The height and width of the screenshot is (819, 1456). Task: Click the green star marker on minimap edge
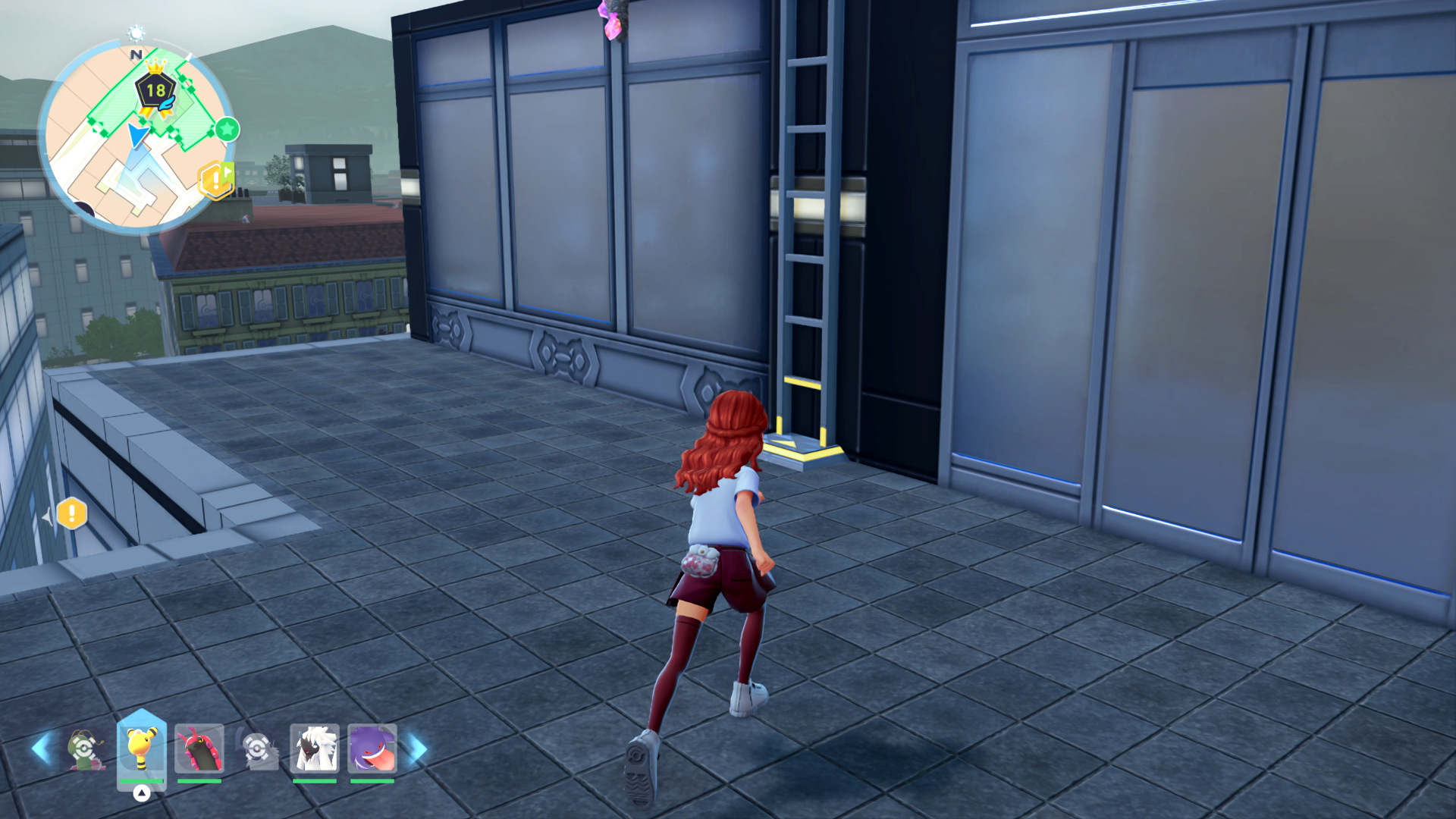pyautogui.click(x=227, y=130)
